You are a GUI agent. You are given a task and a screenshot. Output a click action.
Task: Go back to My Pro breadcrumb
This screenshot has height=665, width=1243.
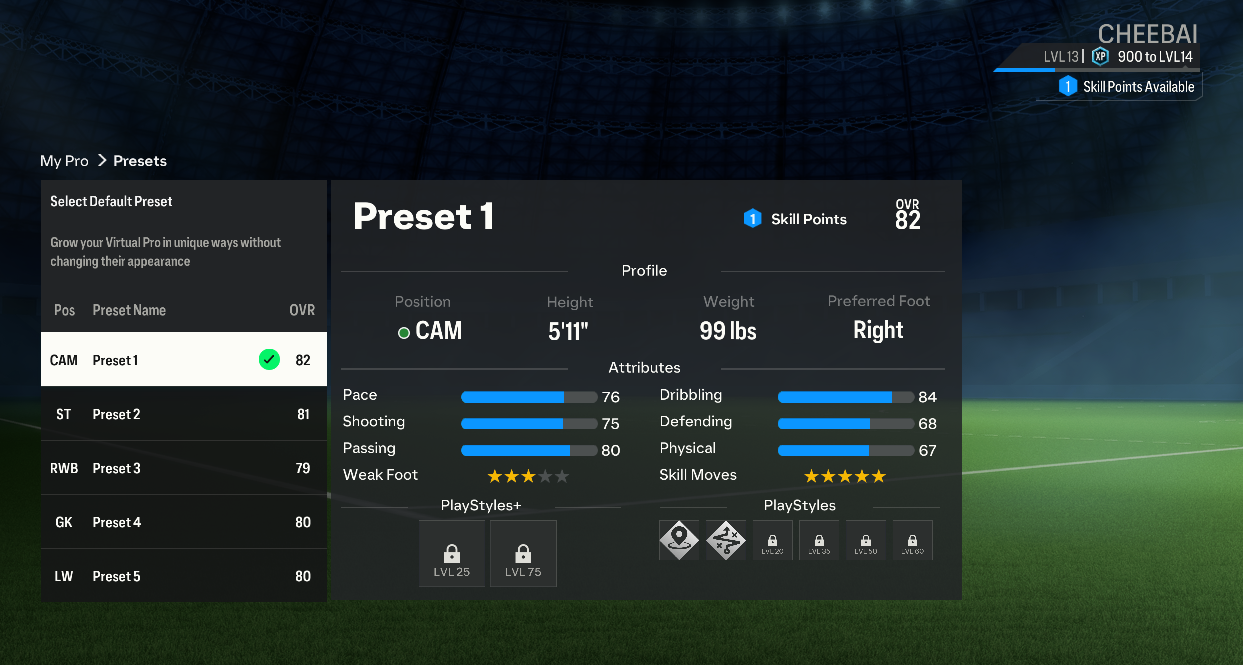click(64, 161)
